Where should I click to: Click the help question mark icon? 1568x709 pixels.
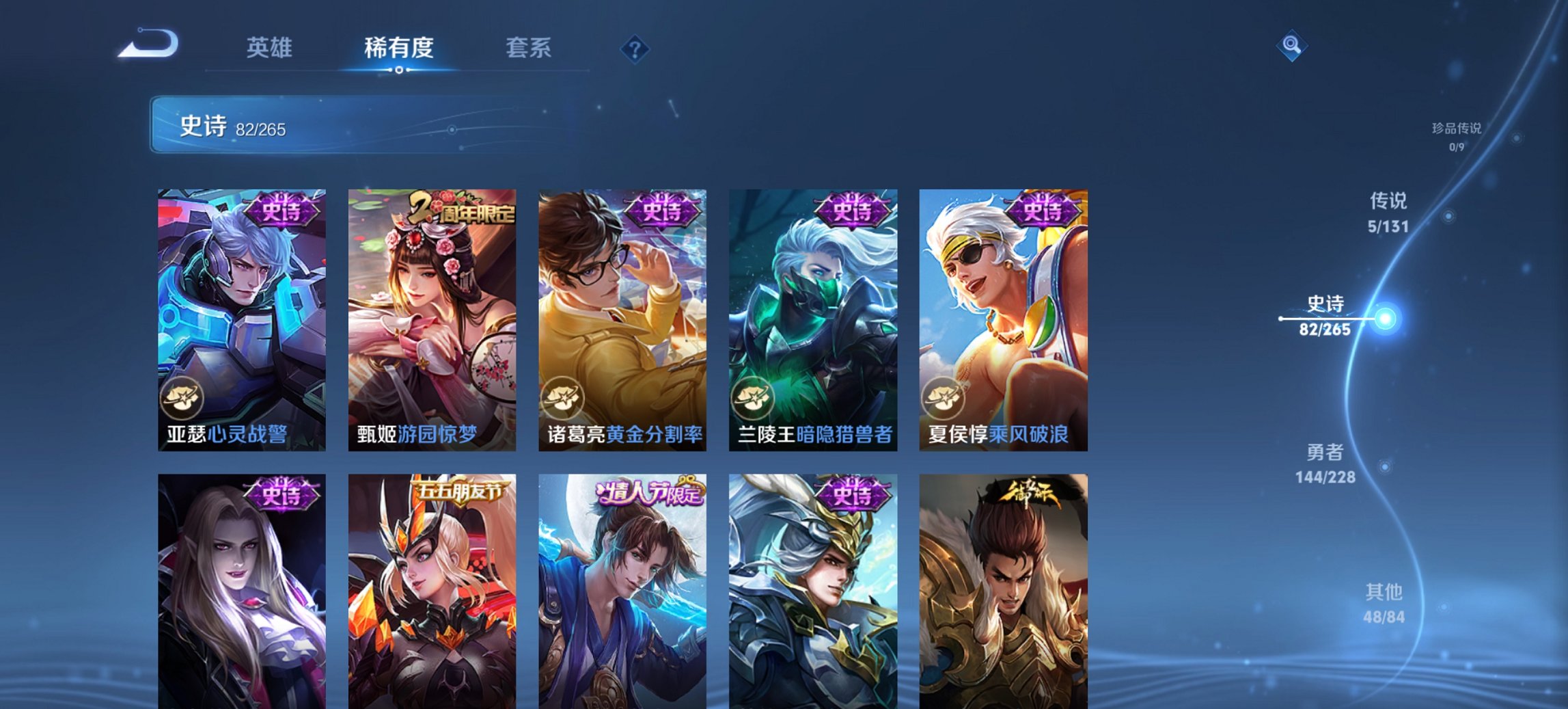coord(634,49)
